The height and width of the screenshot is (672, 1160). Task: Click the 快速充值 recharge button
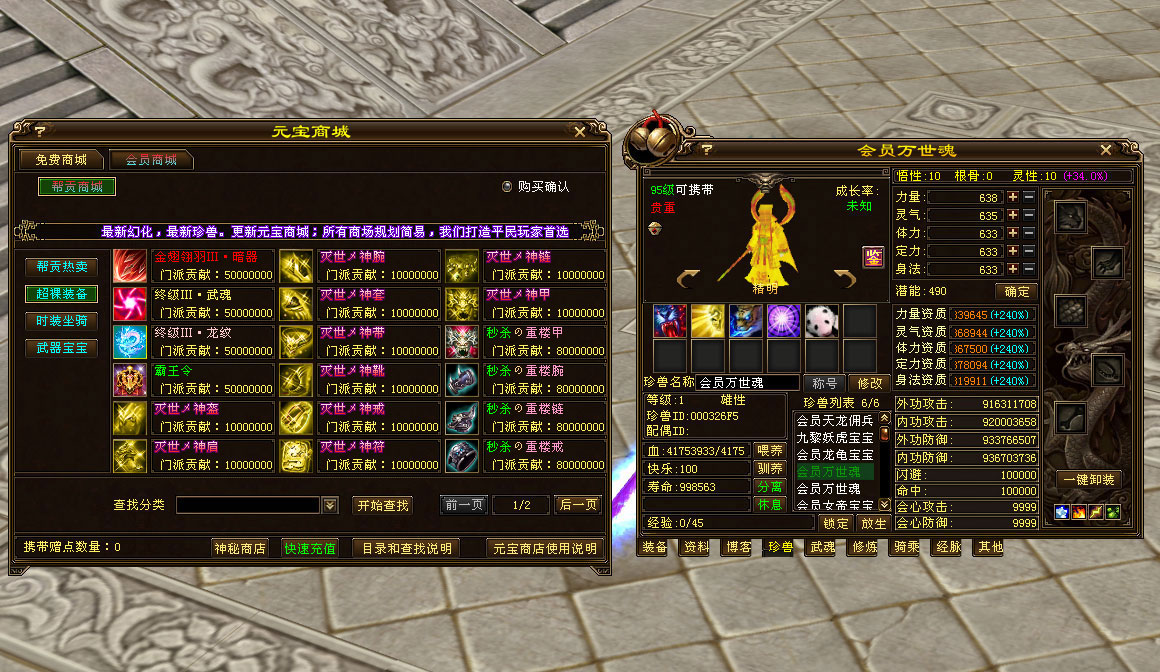309,548
